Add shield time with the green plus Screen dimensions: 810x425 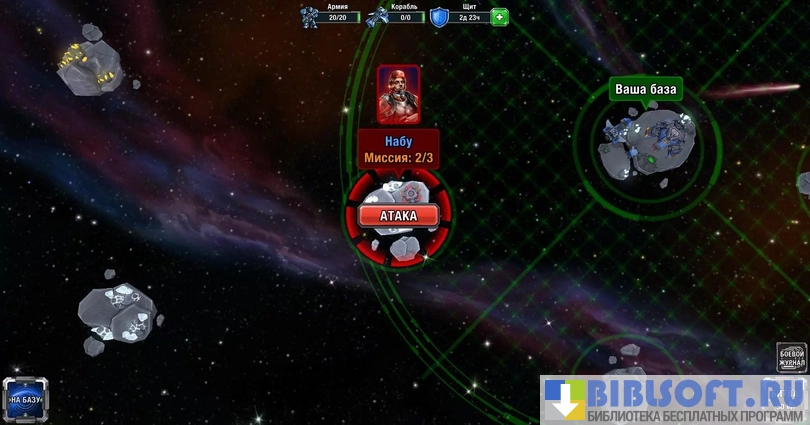pyautogui.click(x=499, y=17)
